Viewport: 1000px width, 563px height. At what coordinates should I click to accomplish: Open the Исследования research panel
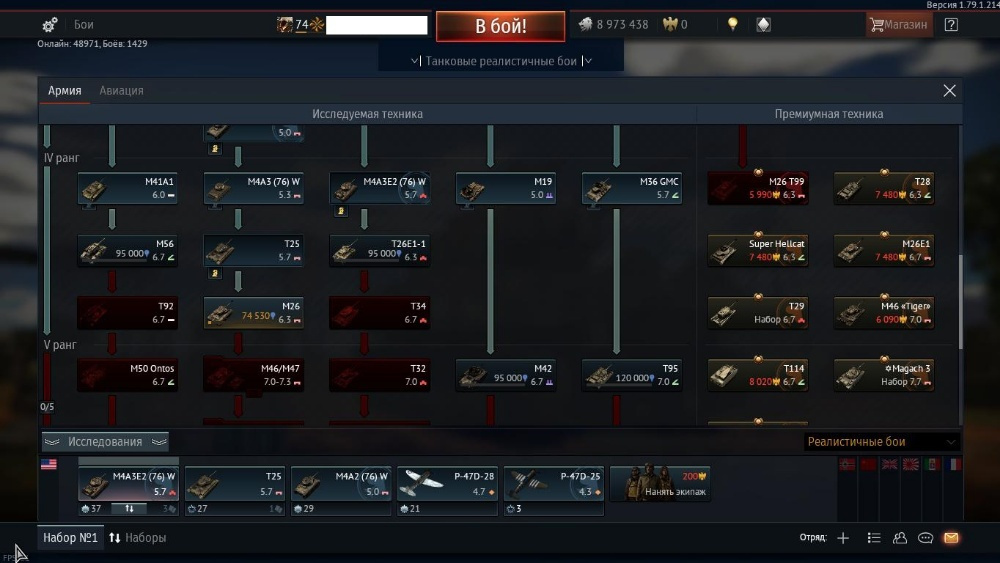point(105,442)
